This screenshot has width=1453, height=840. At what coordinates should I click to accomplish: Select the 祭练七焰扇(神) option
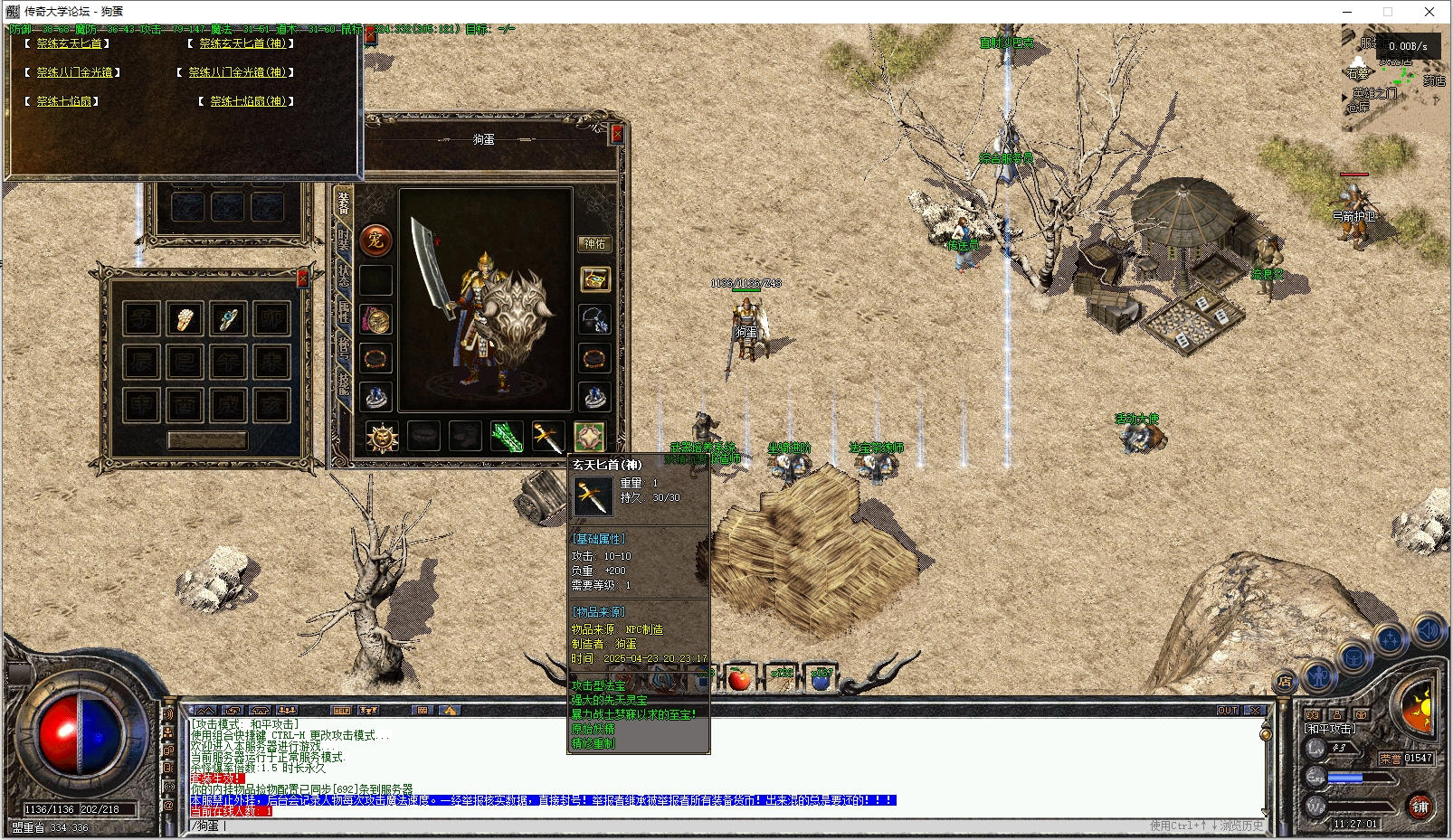tap(248, 101)
